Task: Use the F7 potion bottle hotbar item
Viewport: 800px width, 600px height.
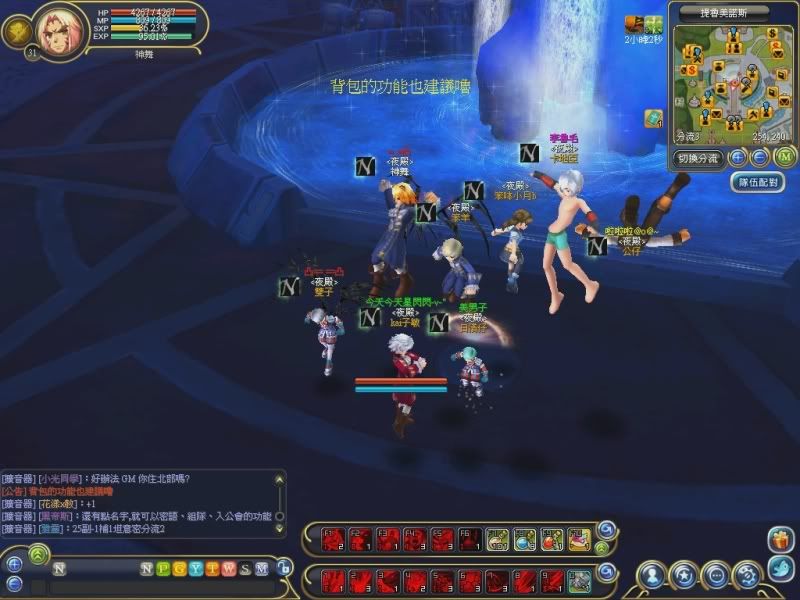Action: point(498,541)
